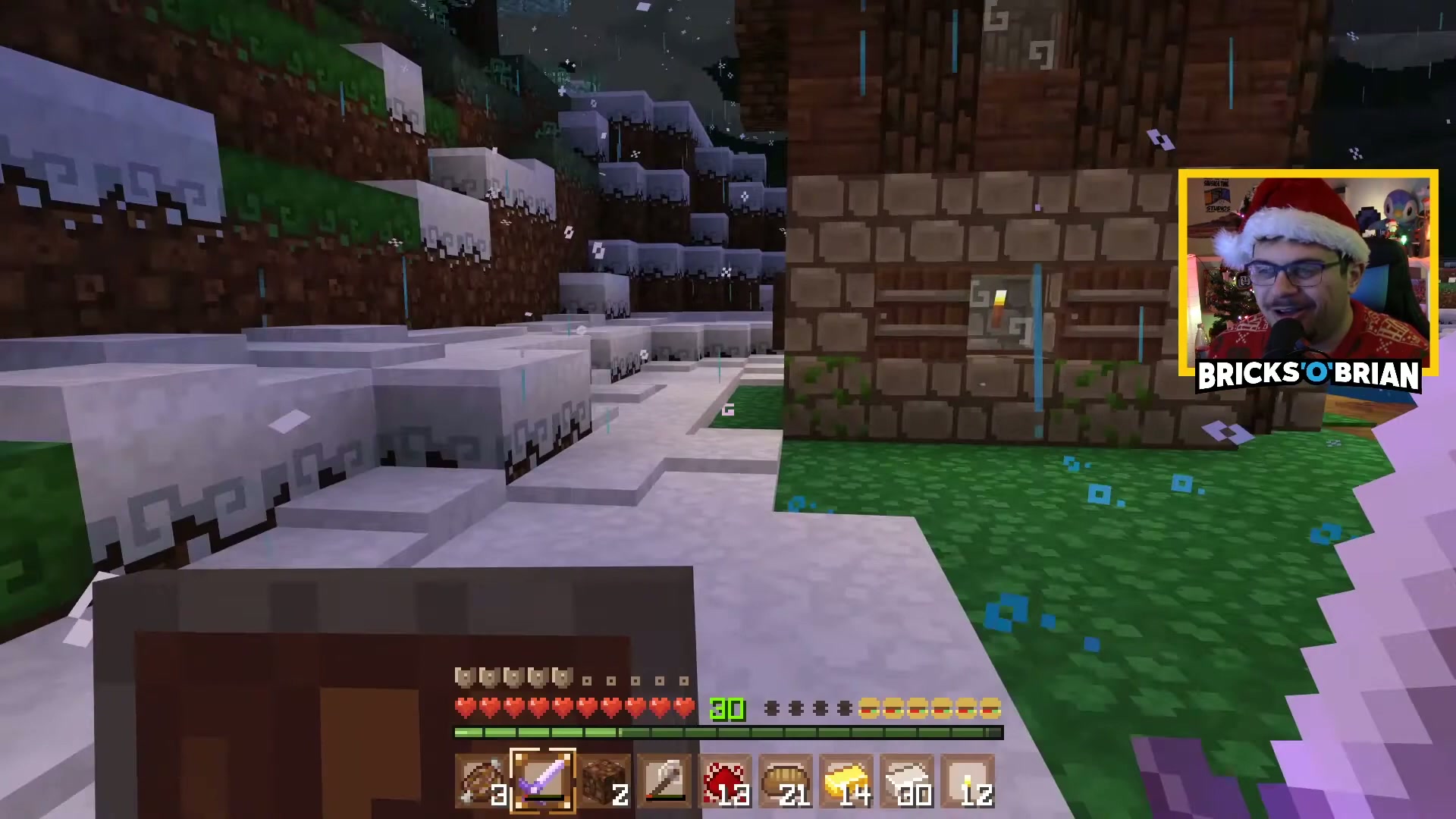Select the shovel tool in the hotbar
1456x819 pixels.
(666, 781)
